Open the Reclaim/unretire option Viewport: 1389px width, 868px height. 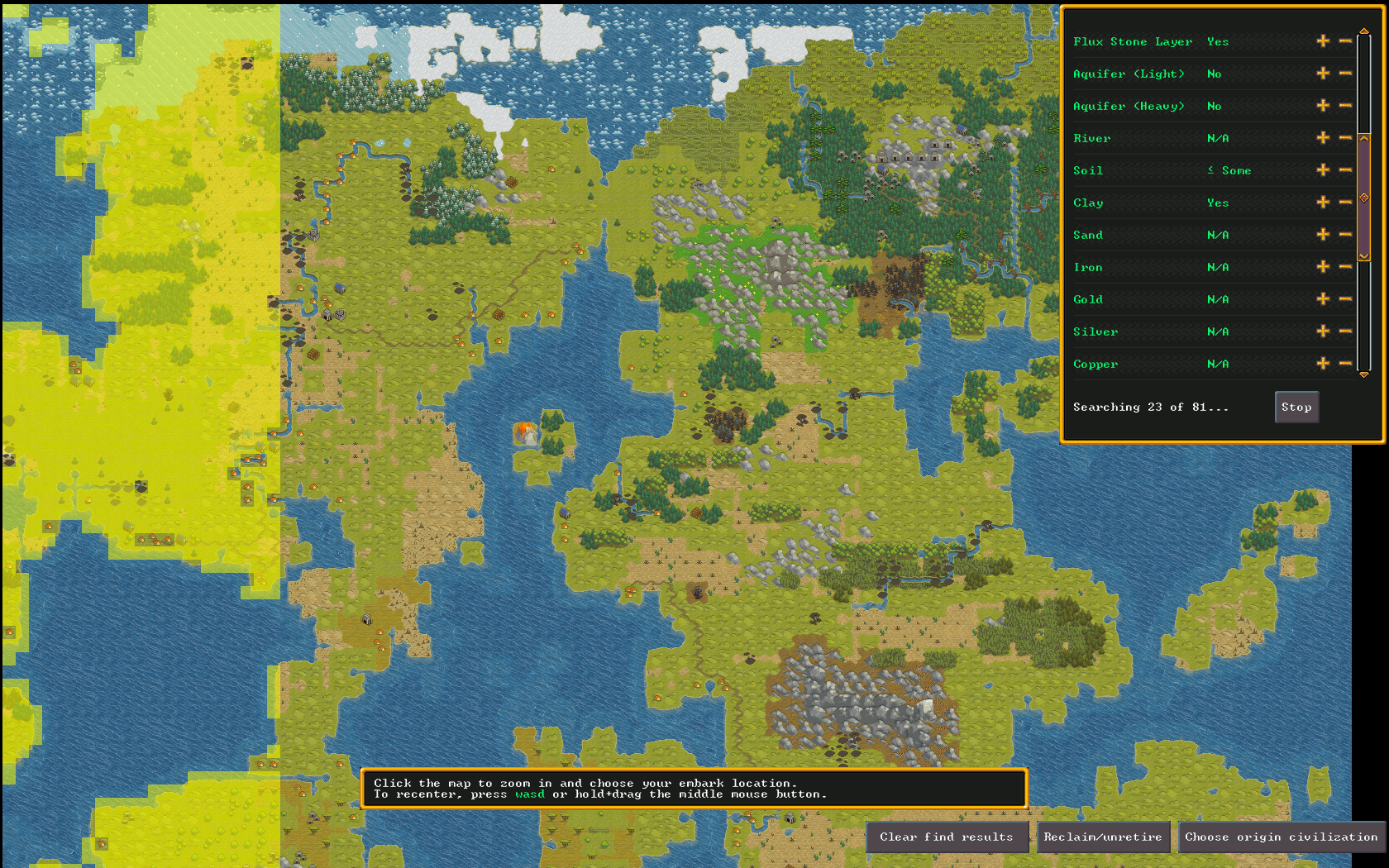[x=1102, y=837]
